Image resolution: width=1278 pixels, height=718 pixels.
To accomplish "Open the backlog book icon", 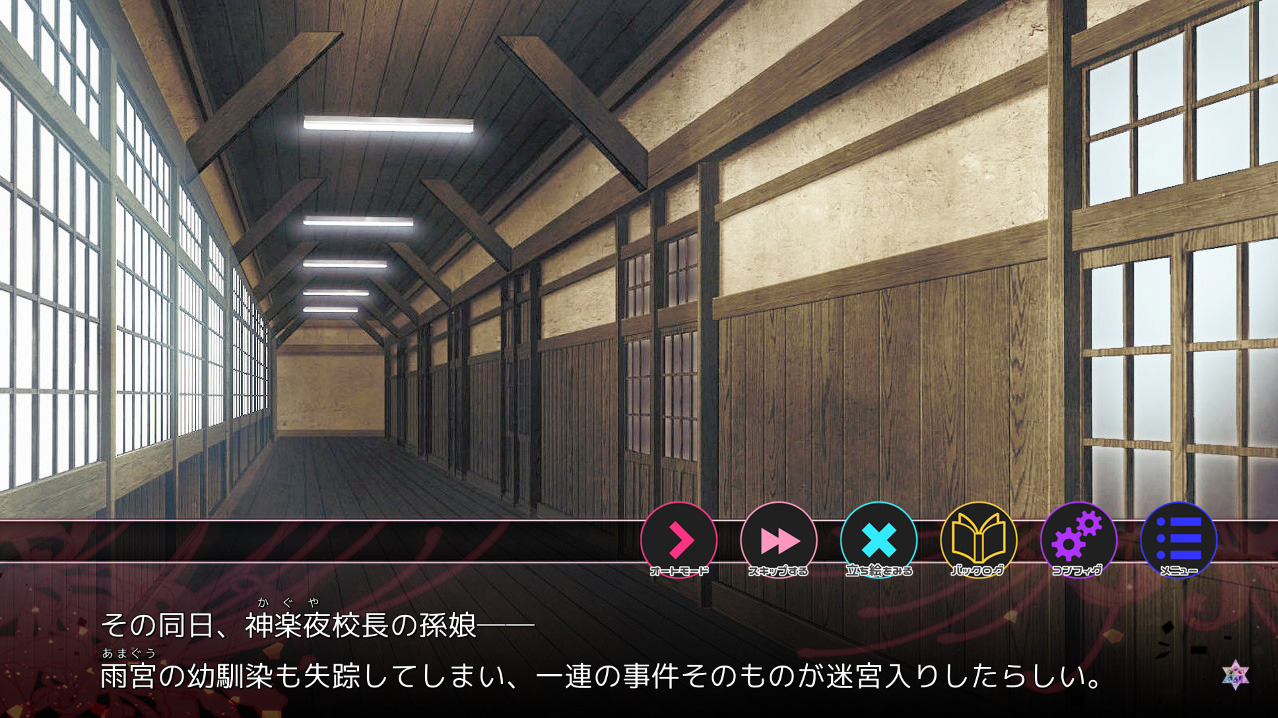I will pos(978,540).
